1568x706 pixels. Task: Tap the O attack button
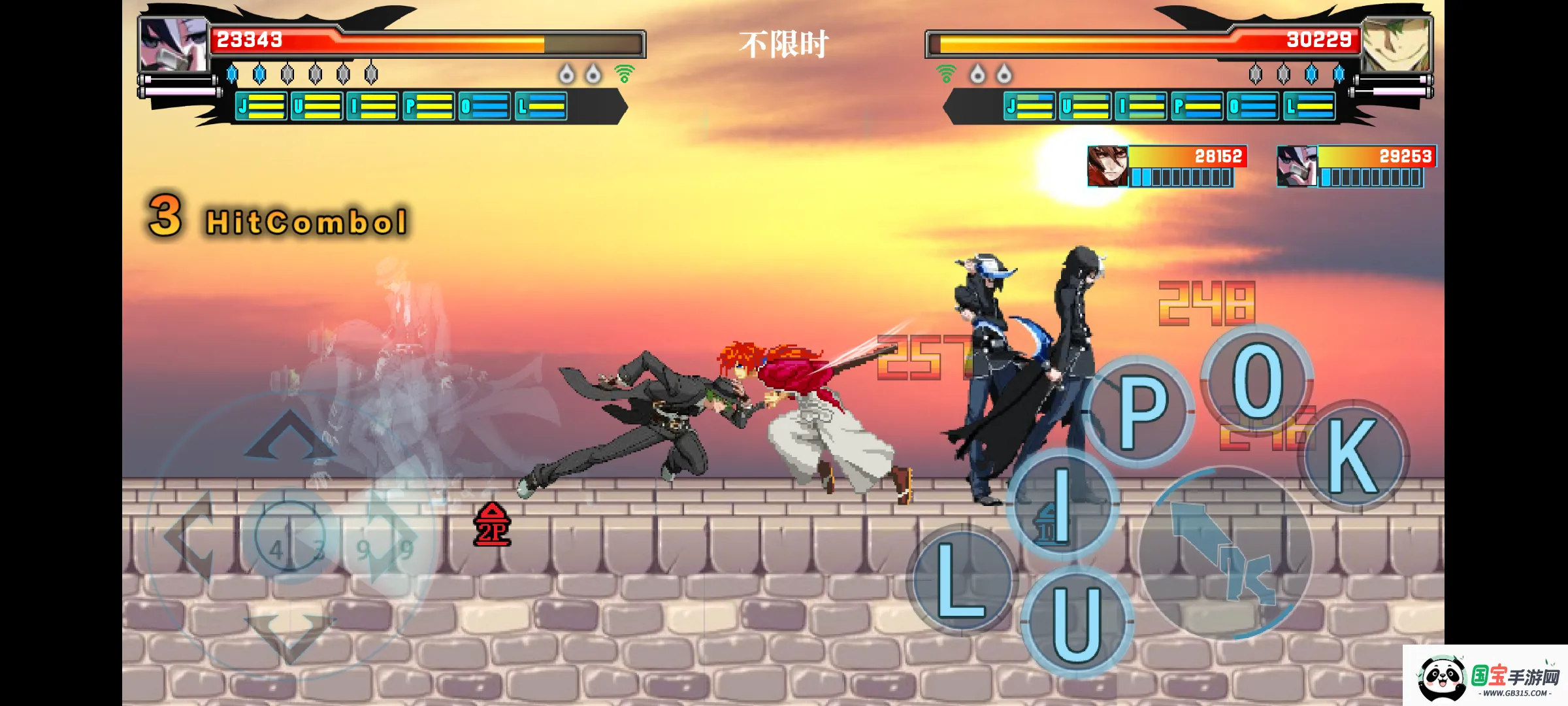click(1256, 380)
